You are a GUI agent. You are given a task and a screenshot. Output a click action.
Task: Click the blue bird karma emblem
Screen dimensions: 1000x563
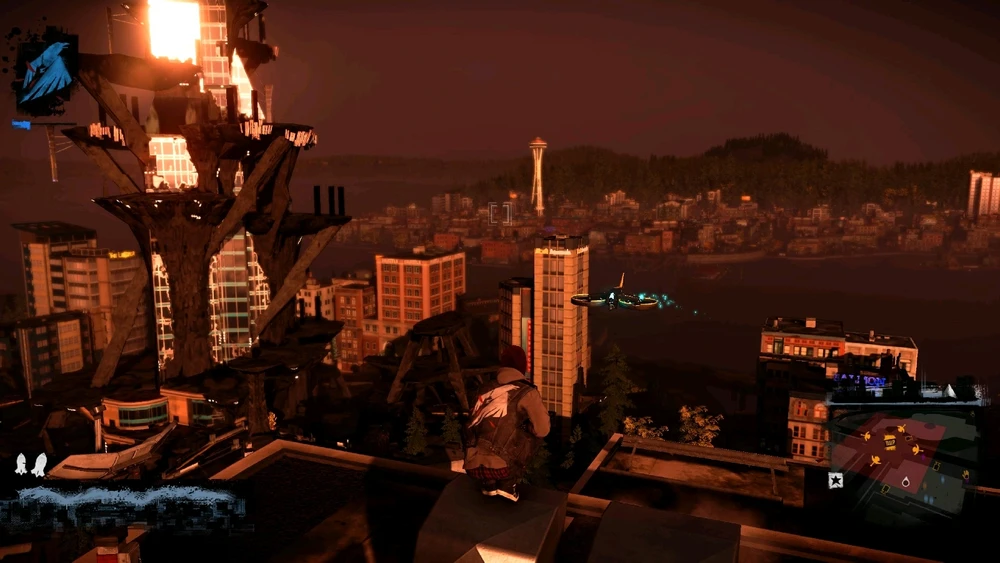45,72
